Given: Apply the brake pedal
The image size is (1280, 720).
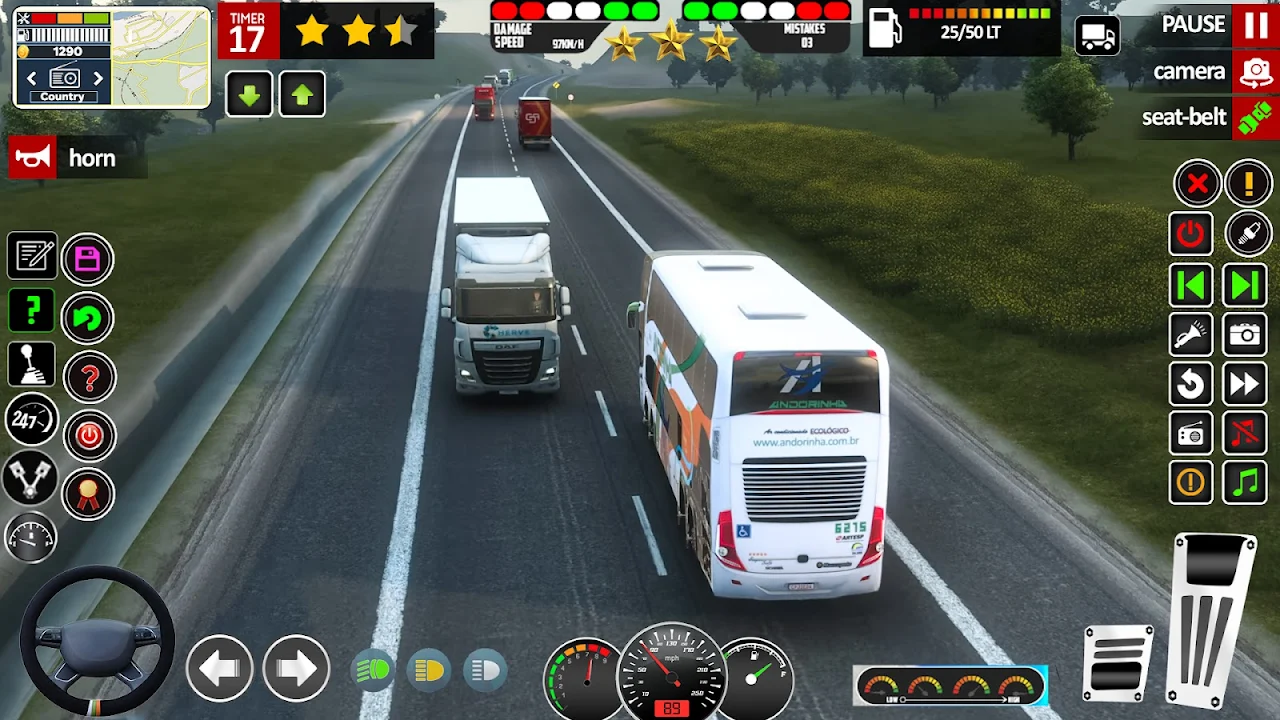Looking at the screenshot, I should [x=1118, y=662].
